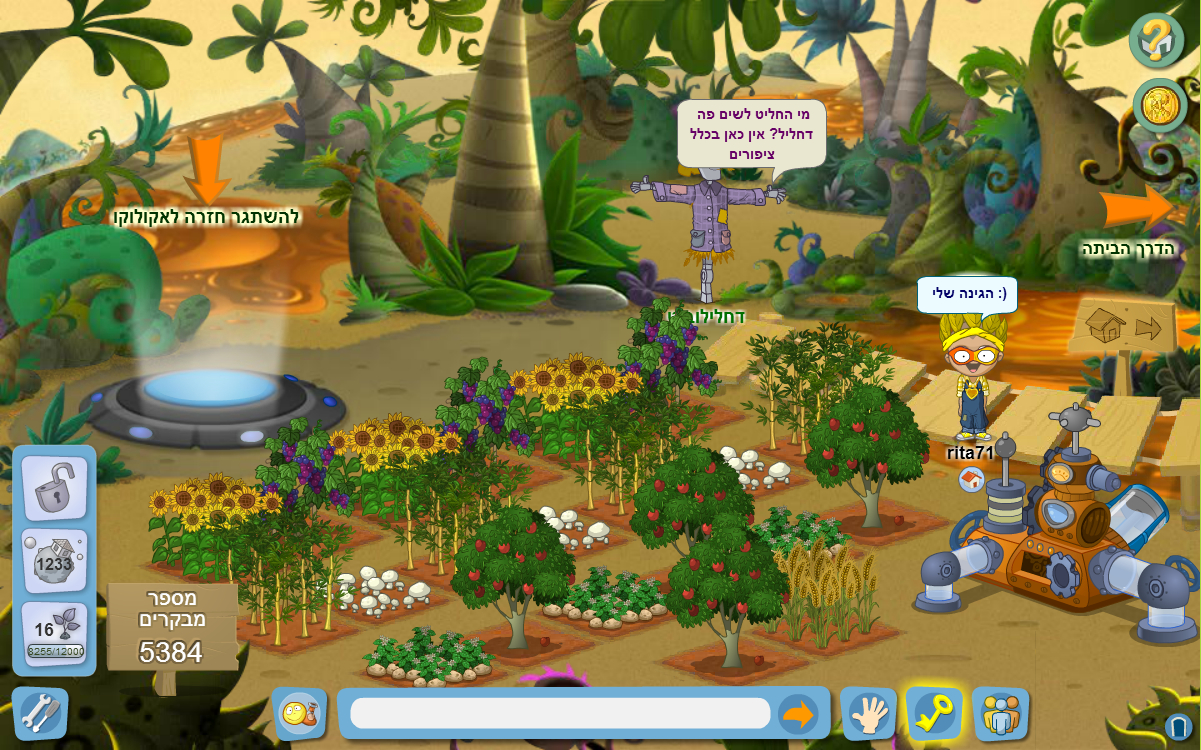Click the orange arrow to teleport back

[x=207, y=169]
